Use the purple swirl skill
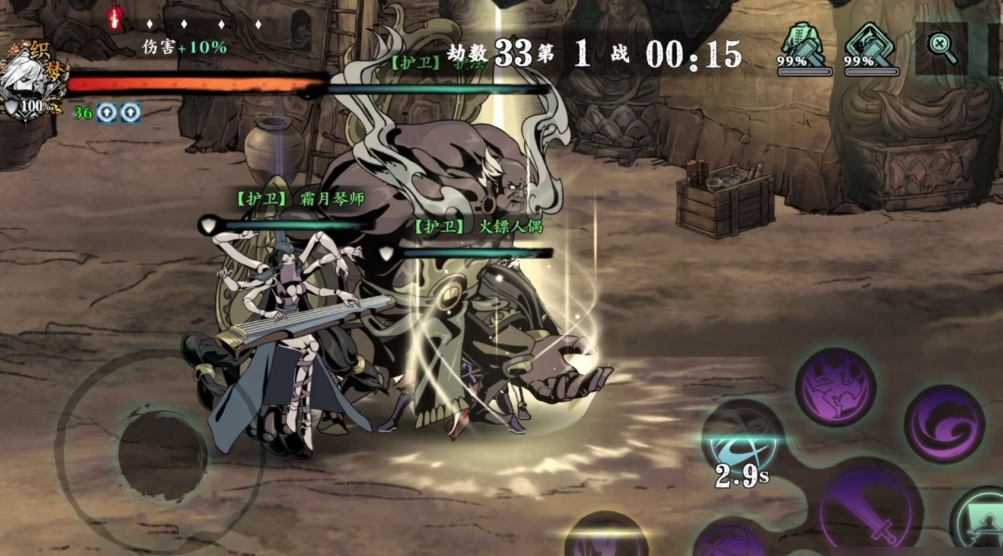This screenshot has width=1003, height=556. tap(943, 423)
